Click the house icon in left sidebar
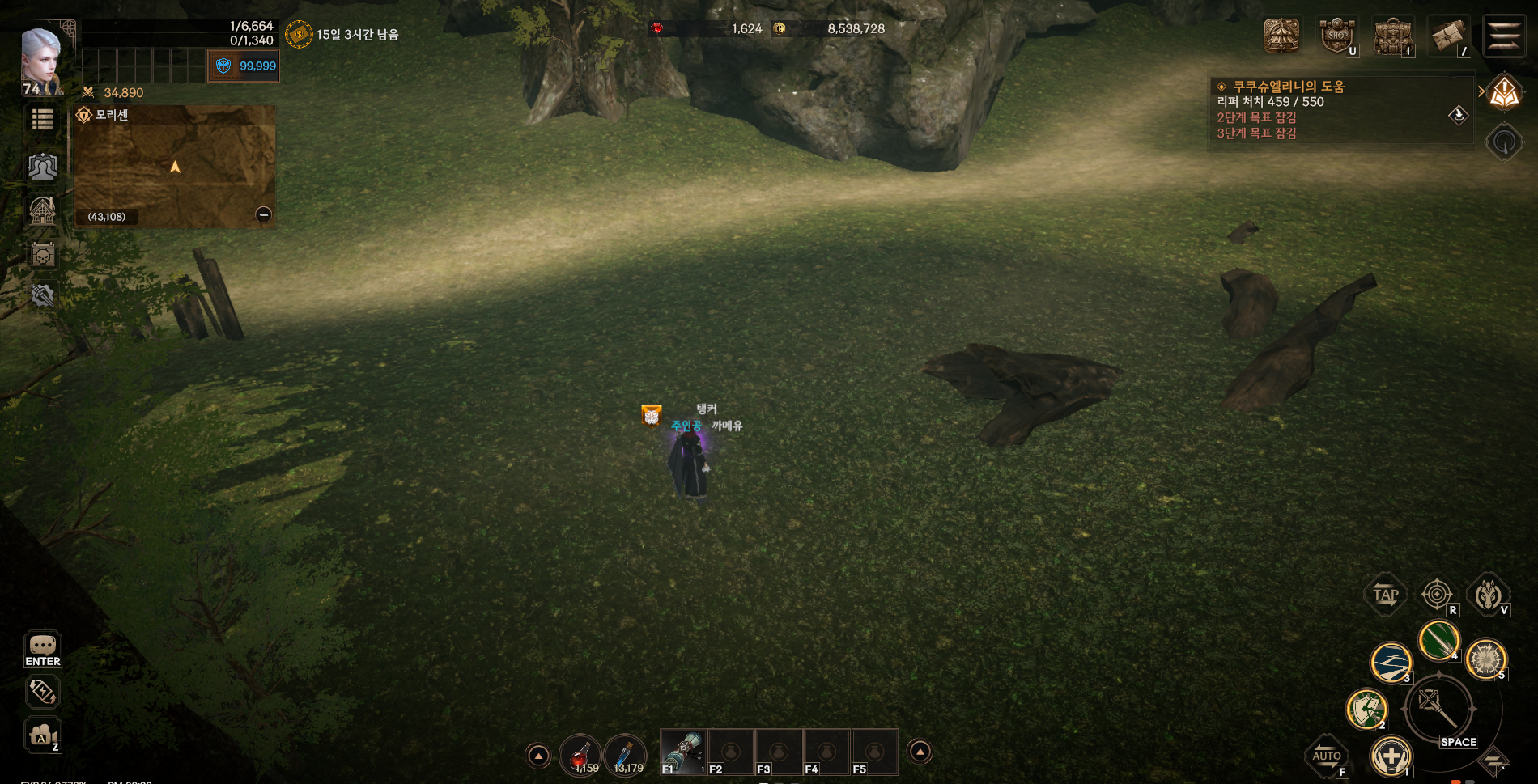This screenshot has height=784, width=1538. [42, 211]
